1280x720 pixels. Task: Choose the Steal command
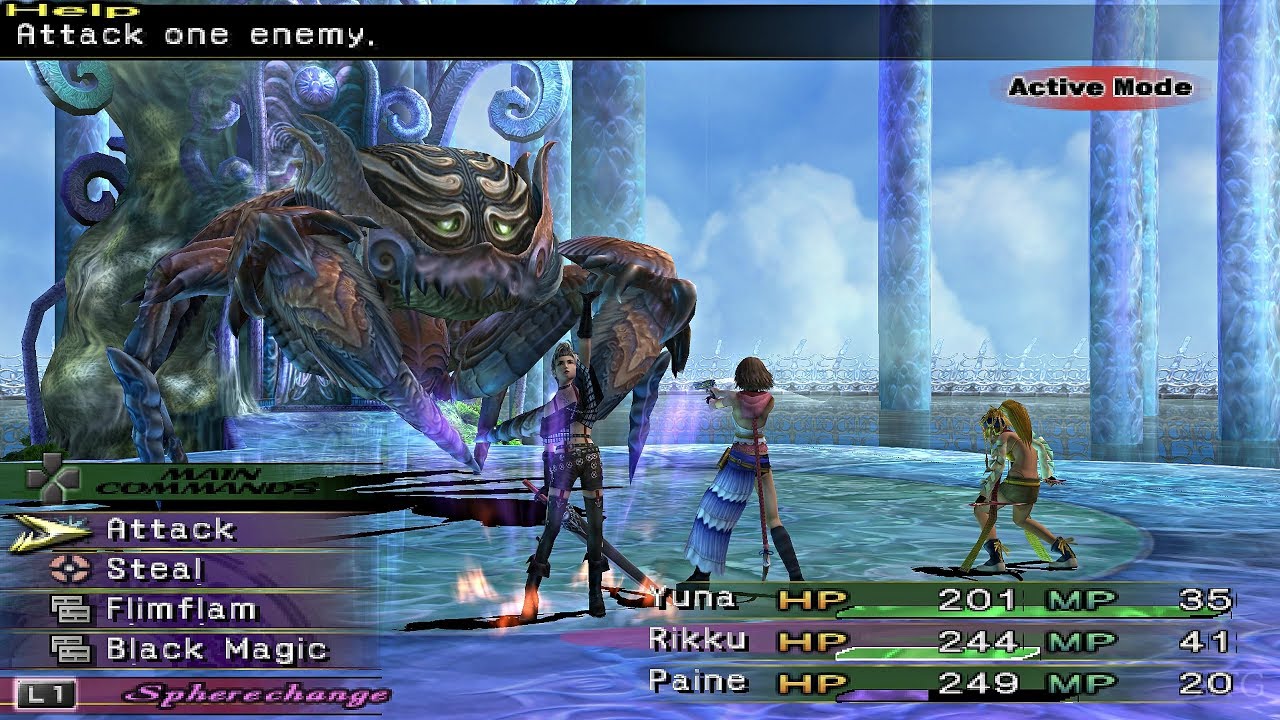pos(156,566)
